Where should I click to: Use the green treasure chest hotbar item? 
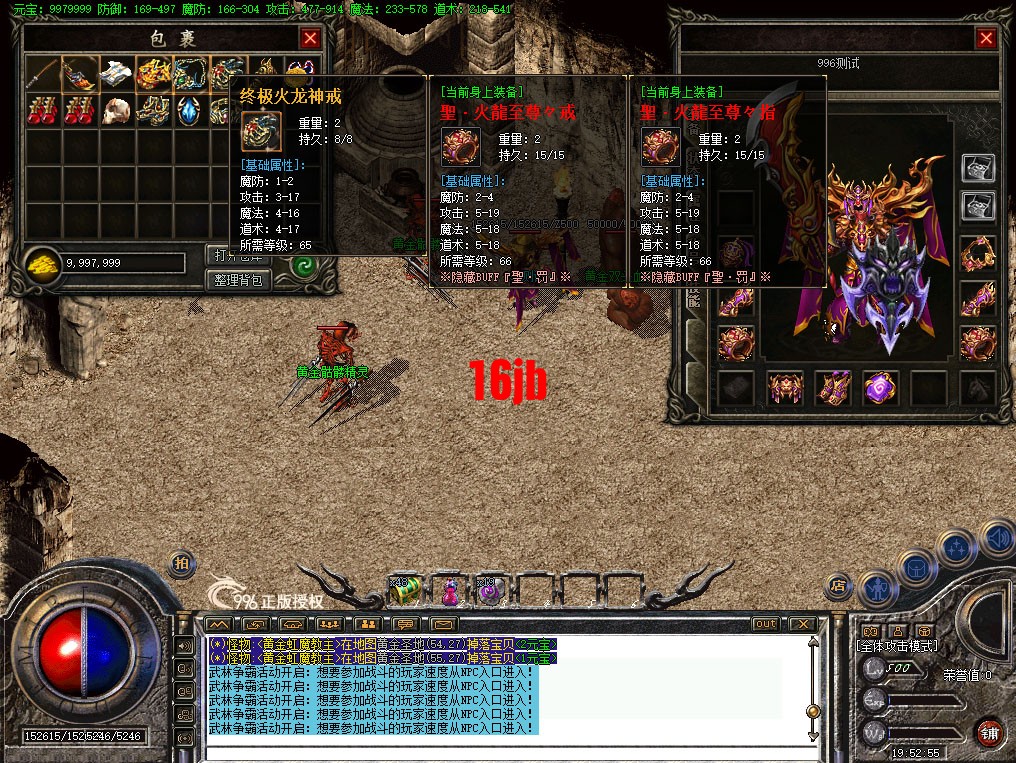point(405,591)
